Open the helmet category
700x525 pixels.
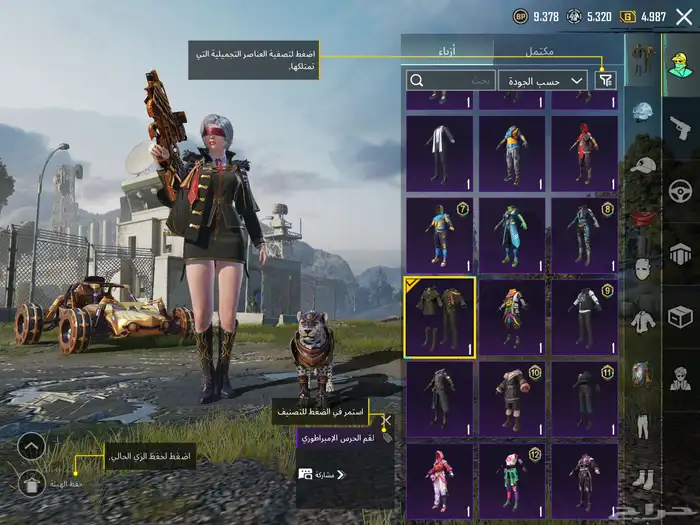[x=643, y=113]
